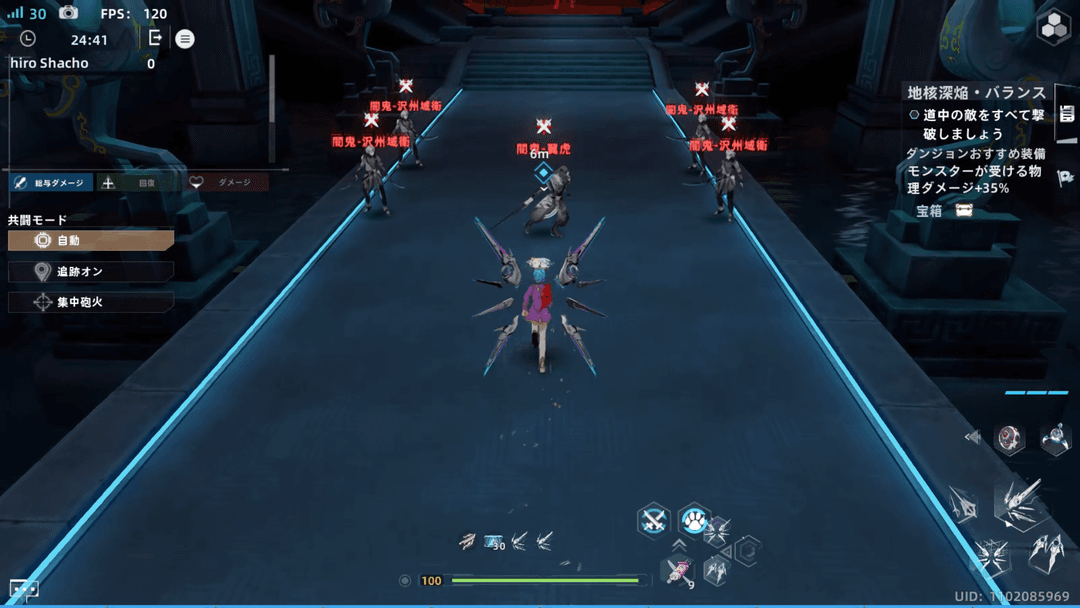Choose the 集中砲火 focus fire option
The width and height of the screenshot is (1080, 608).
point(91,301)
